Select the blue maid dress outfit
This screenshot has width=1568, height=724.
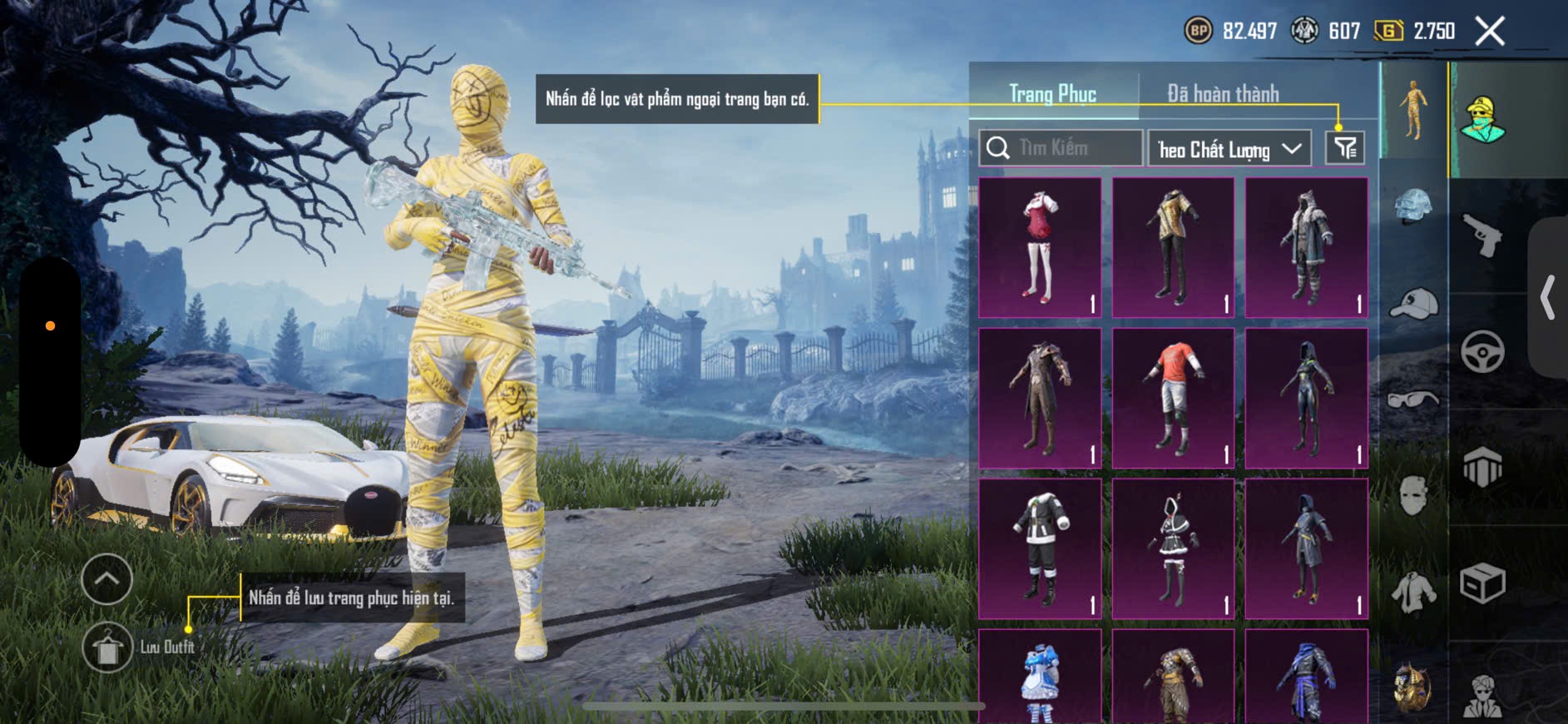(x=1040, y=678)
